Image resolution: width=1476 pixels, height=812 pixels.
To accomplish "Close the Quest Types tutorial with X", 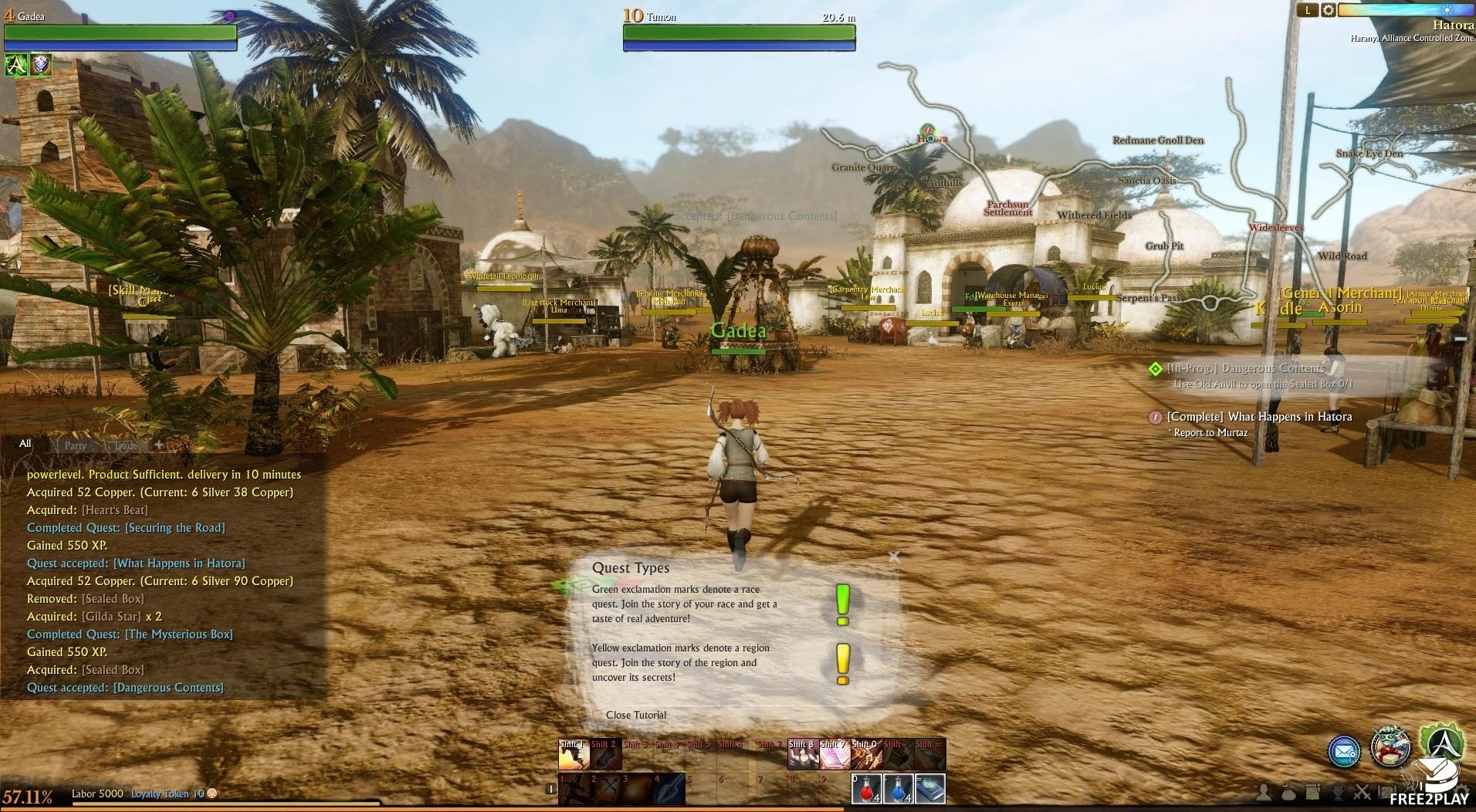I will coord(894,556).
